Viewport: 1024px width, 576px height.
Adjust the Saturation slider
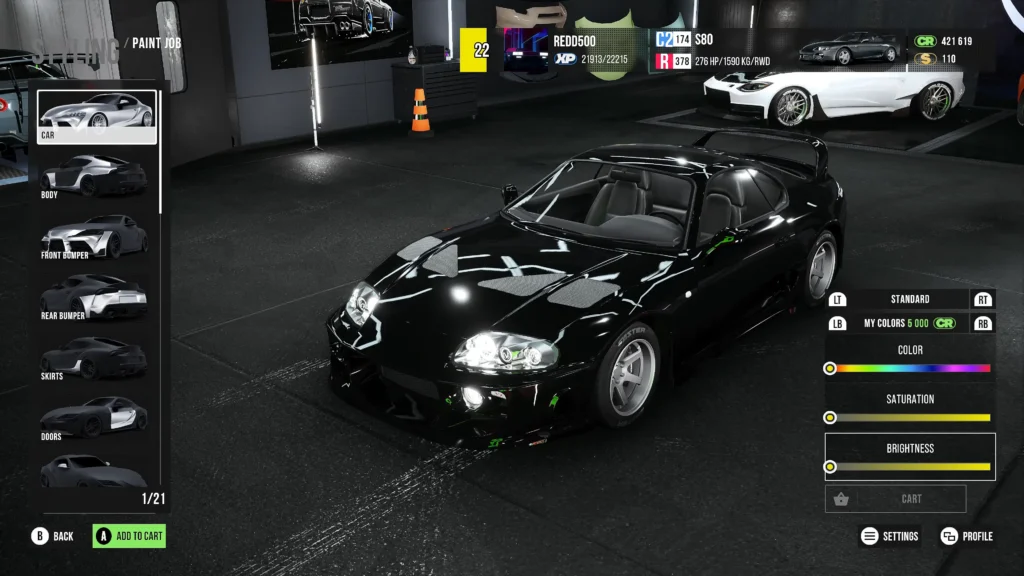pyautogui.click(x=910, y=417)
